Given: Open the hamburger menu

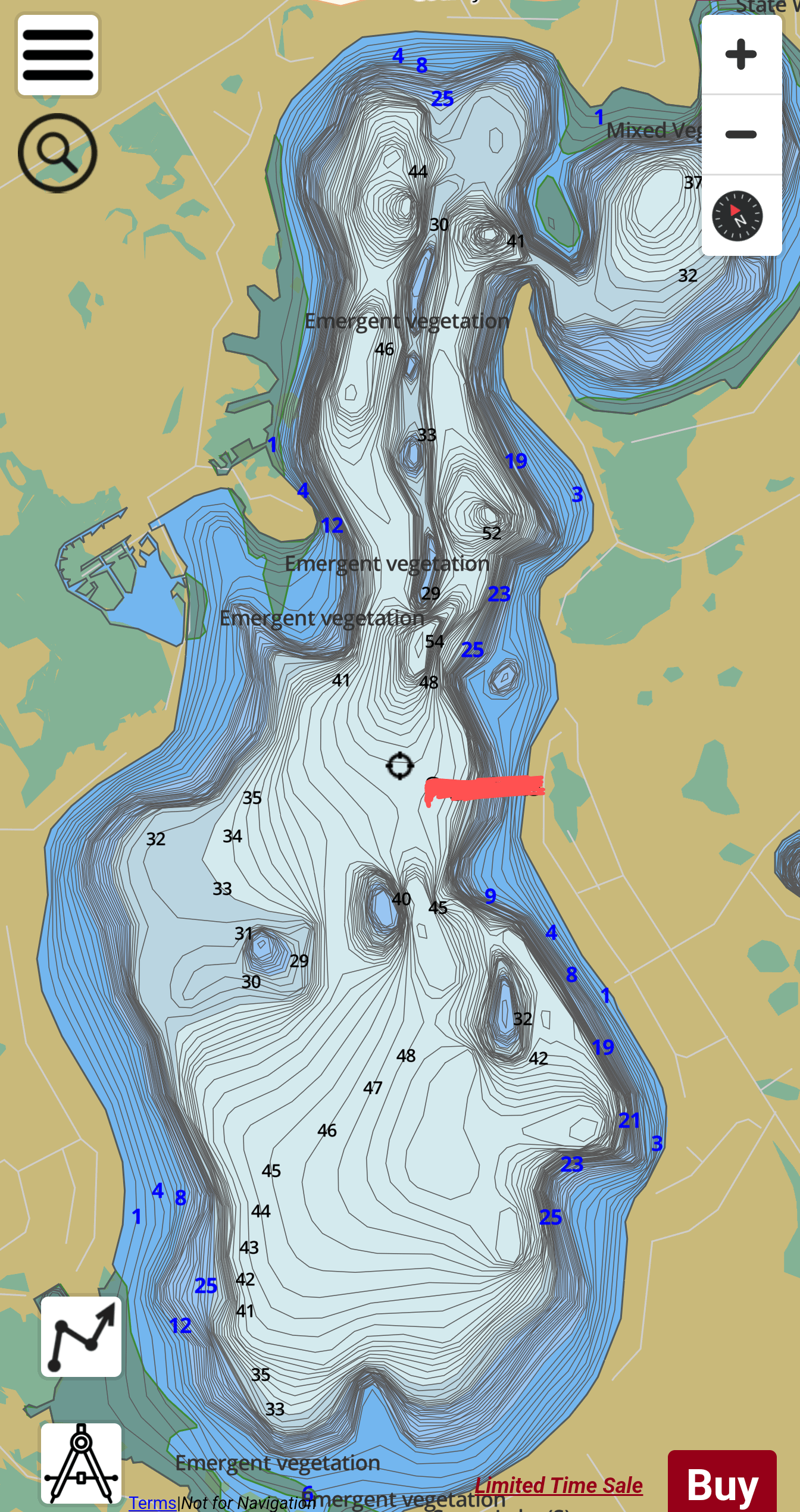Looking at the screenshot, I should pos(58,55).
